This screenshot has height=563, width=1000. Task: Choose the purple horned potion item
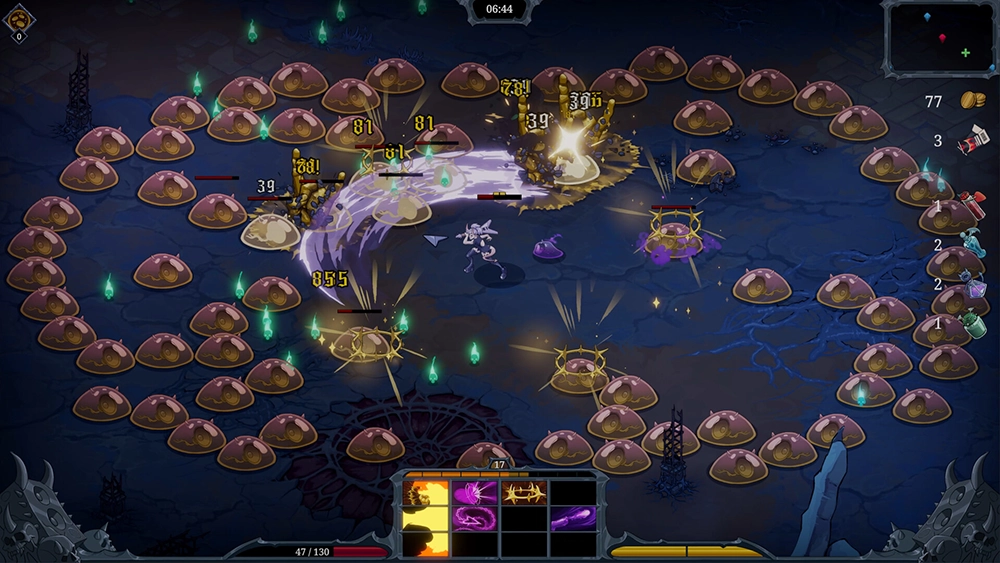pyautogui.click(x=972, y=285)
